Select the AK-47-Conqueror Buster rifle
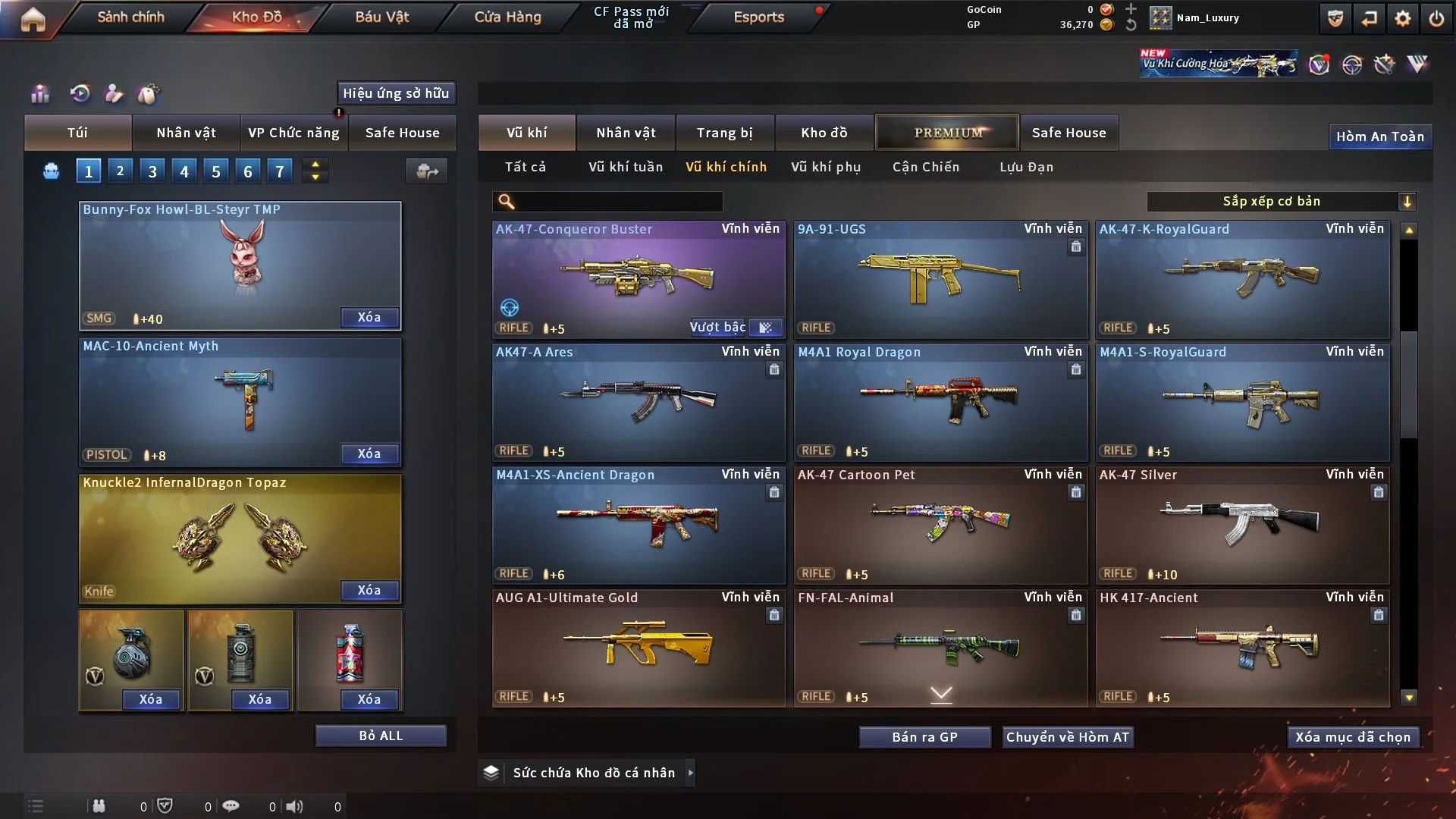This screenshot has width=1456, height=819. click(x=638, y=279)
